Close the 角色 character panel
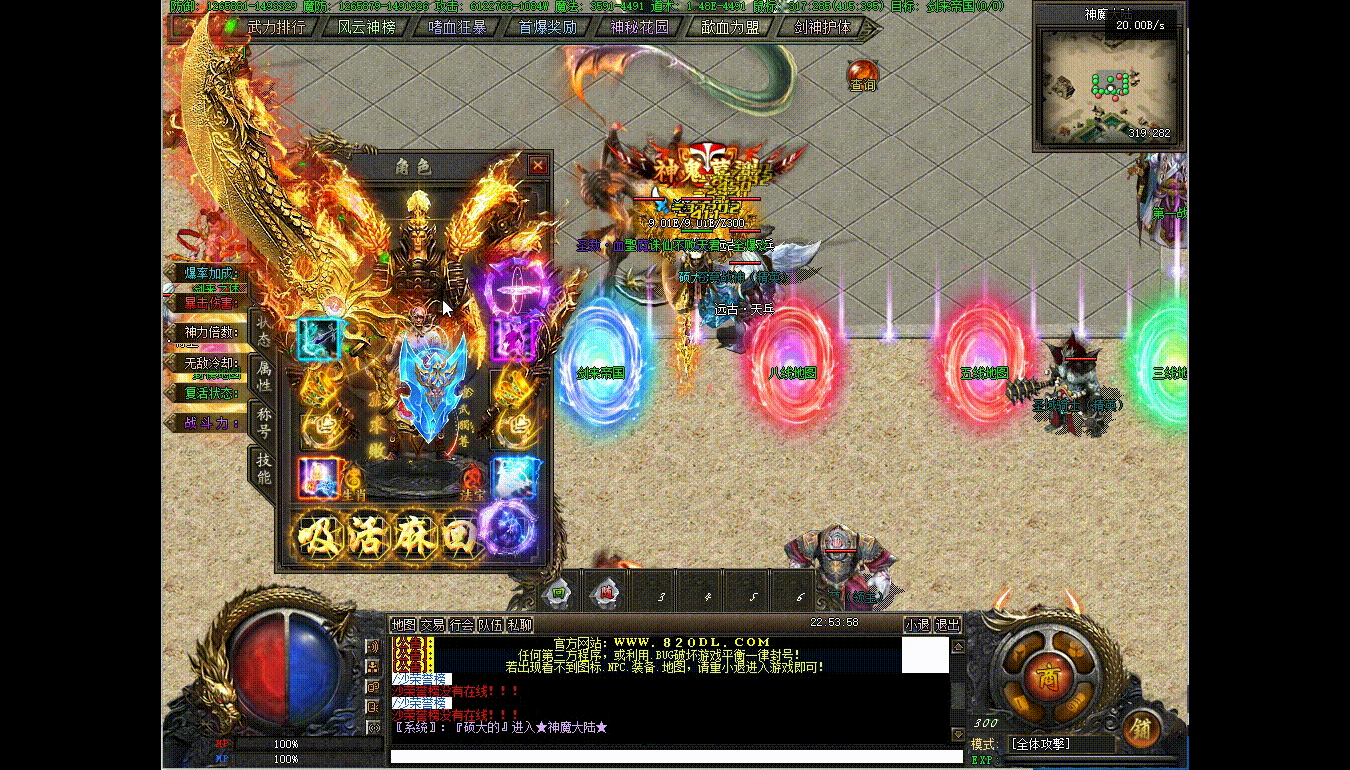 pos(538,165)
